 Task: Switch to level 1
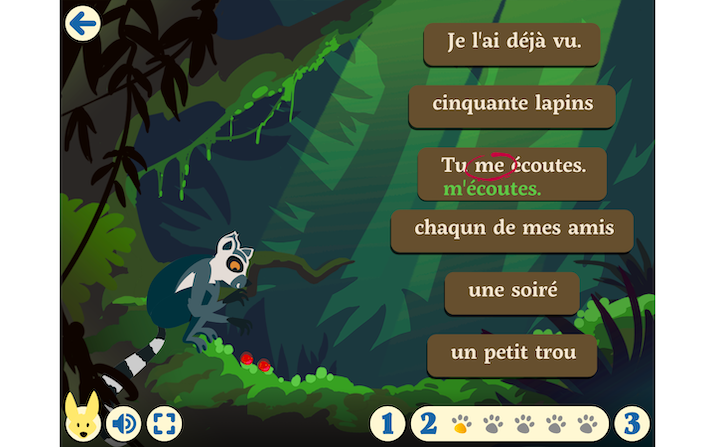coord(387,423)
